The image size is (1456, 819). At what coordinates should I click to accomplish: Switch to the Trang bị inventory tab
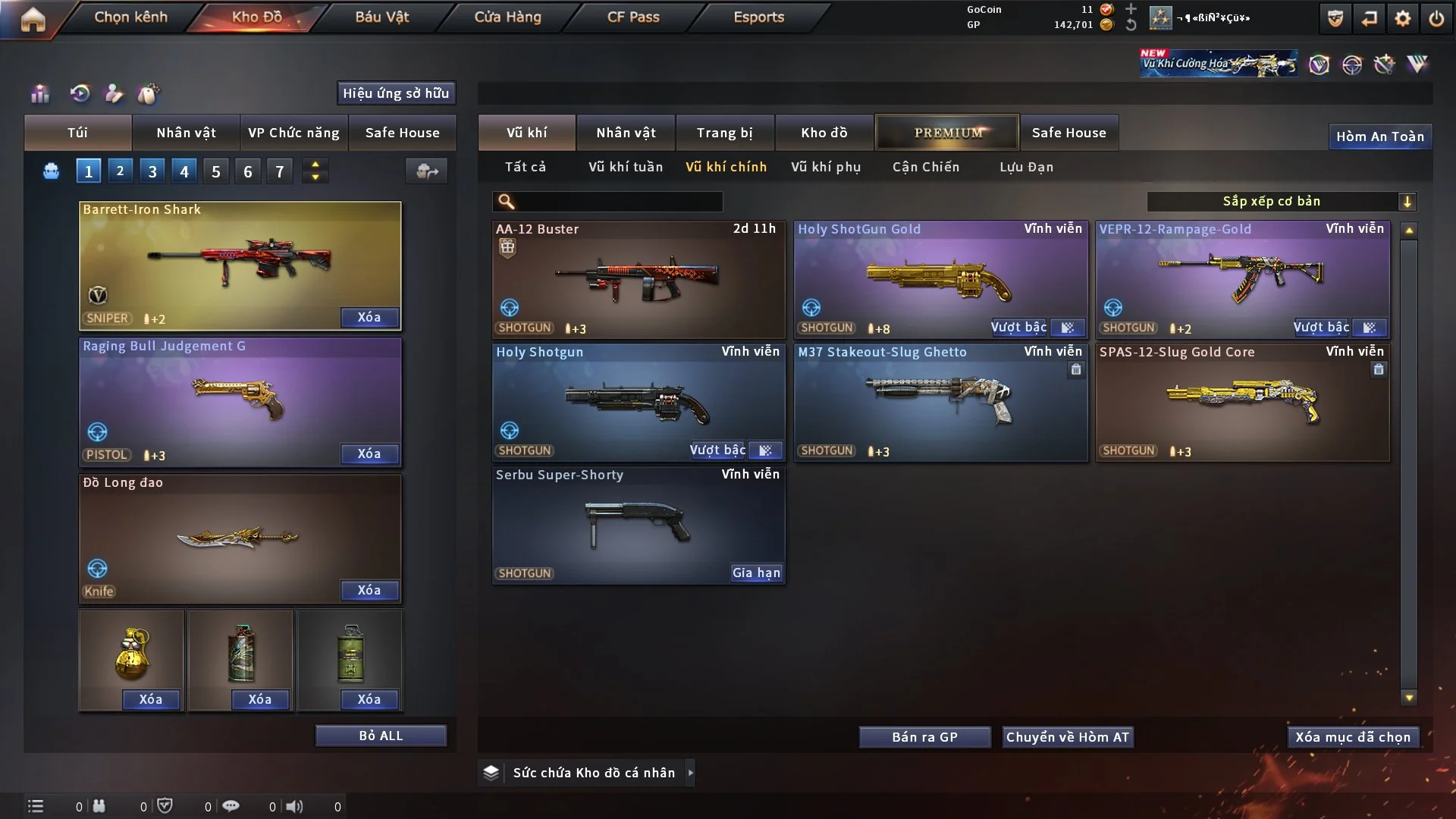pos(724,133)
